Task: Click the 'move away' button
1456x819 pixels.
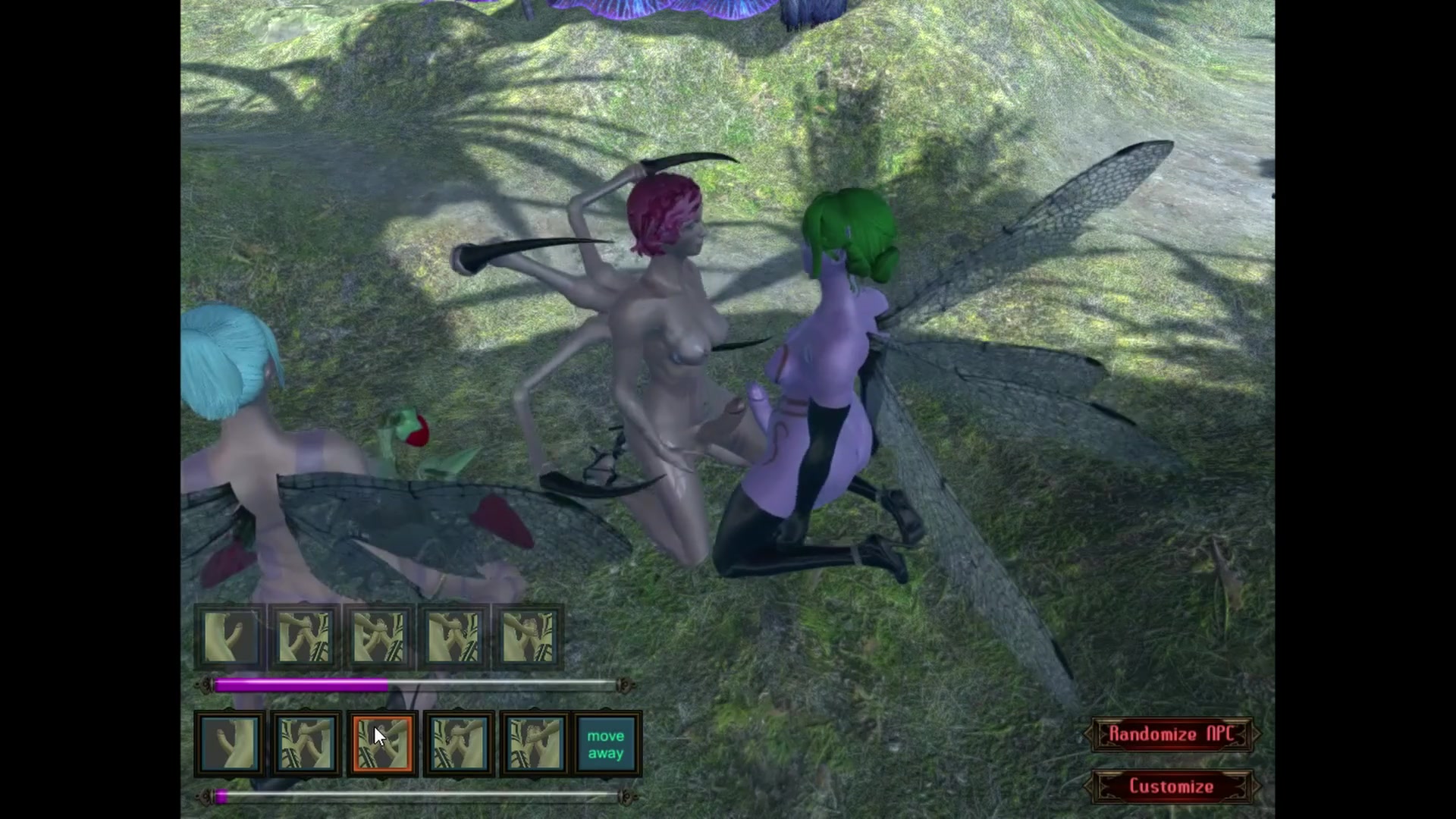Action: click(x=606, y=744)
